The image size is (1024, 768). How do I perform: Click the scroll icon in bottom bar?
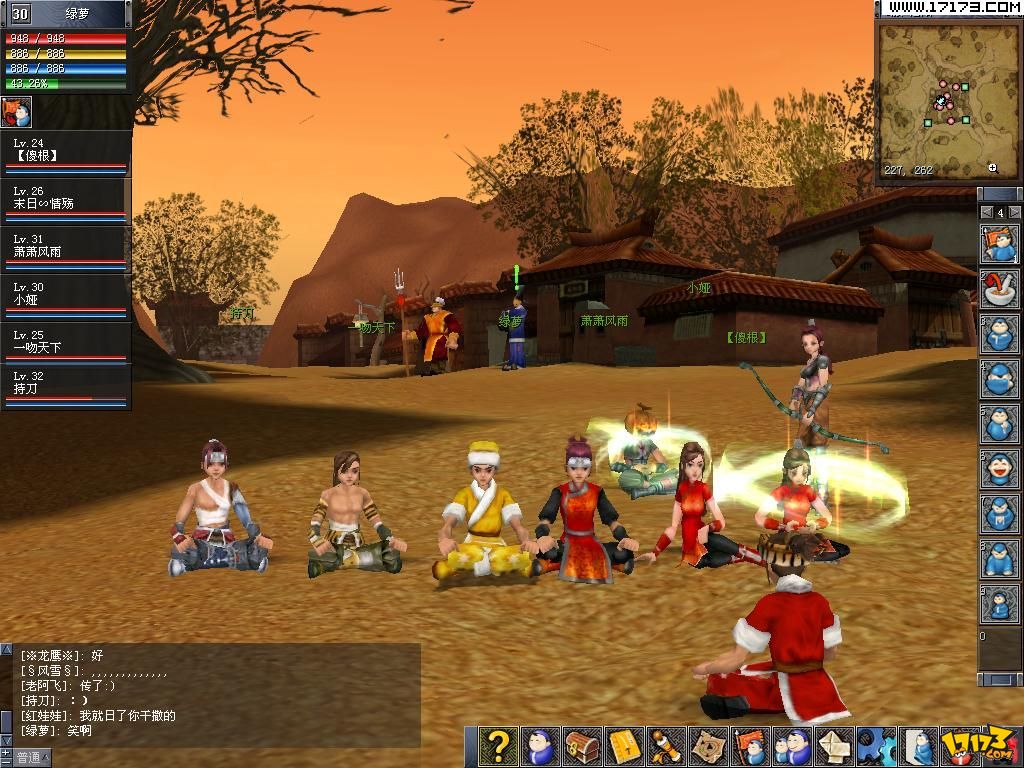666,746
